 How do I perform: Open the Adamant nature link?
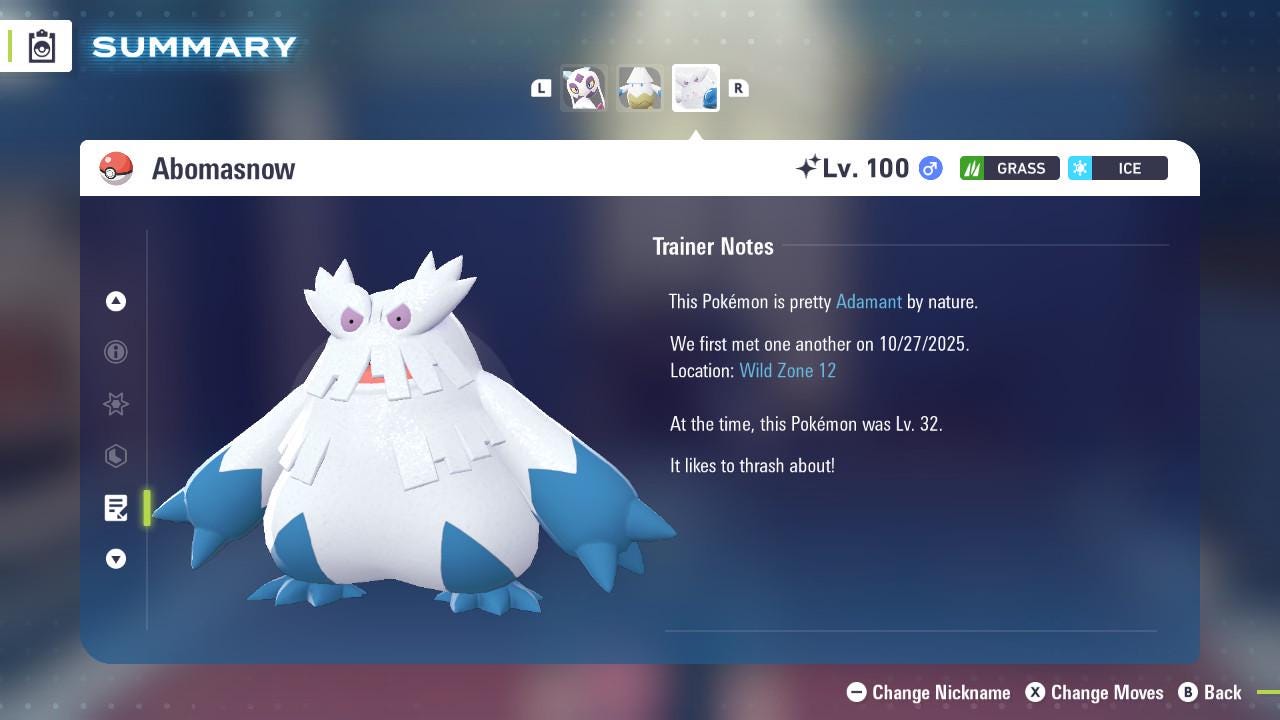(x=868, y=301)
